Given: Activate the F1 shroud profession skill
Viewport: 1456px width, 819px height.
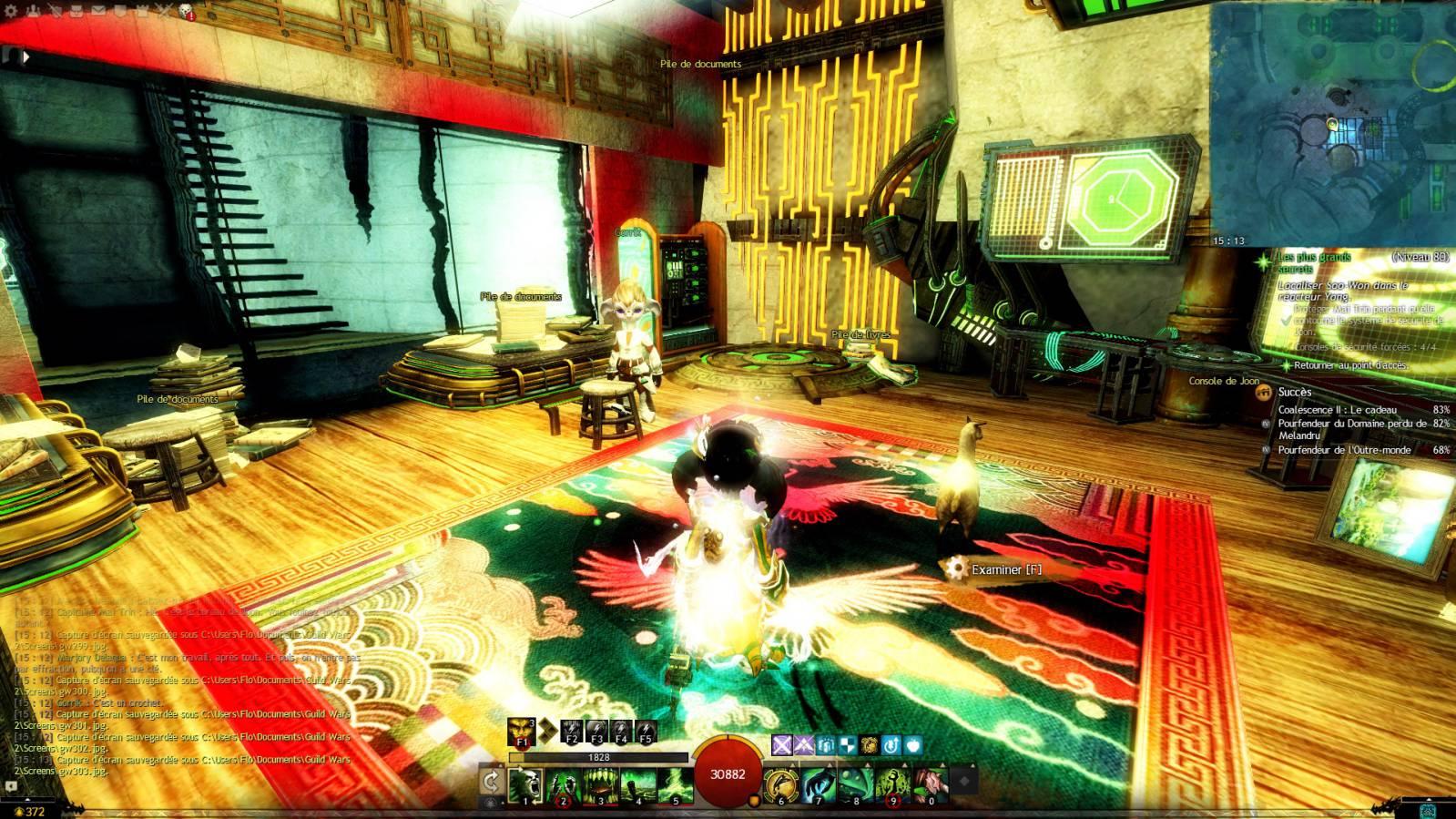Looking at the screenshot, I should [x=523, y=731].
